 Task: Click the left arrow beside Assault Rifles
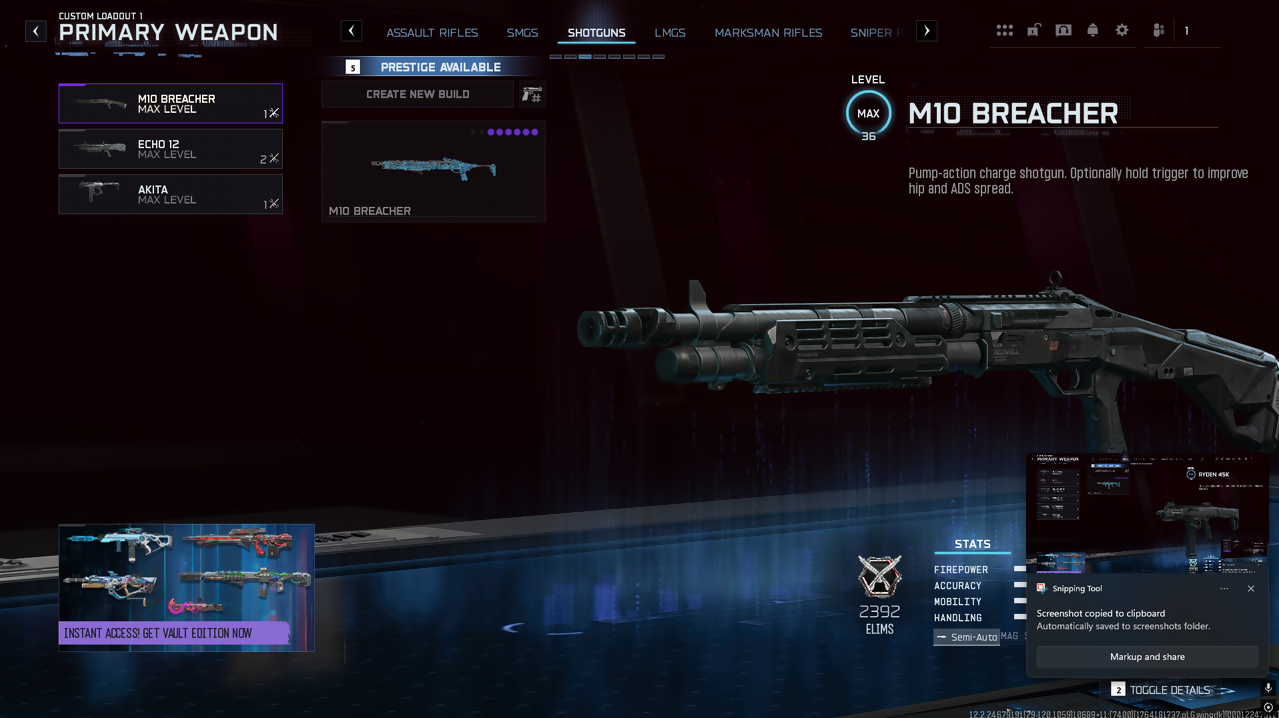(x=352, y=31)
